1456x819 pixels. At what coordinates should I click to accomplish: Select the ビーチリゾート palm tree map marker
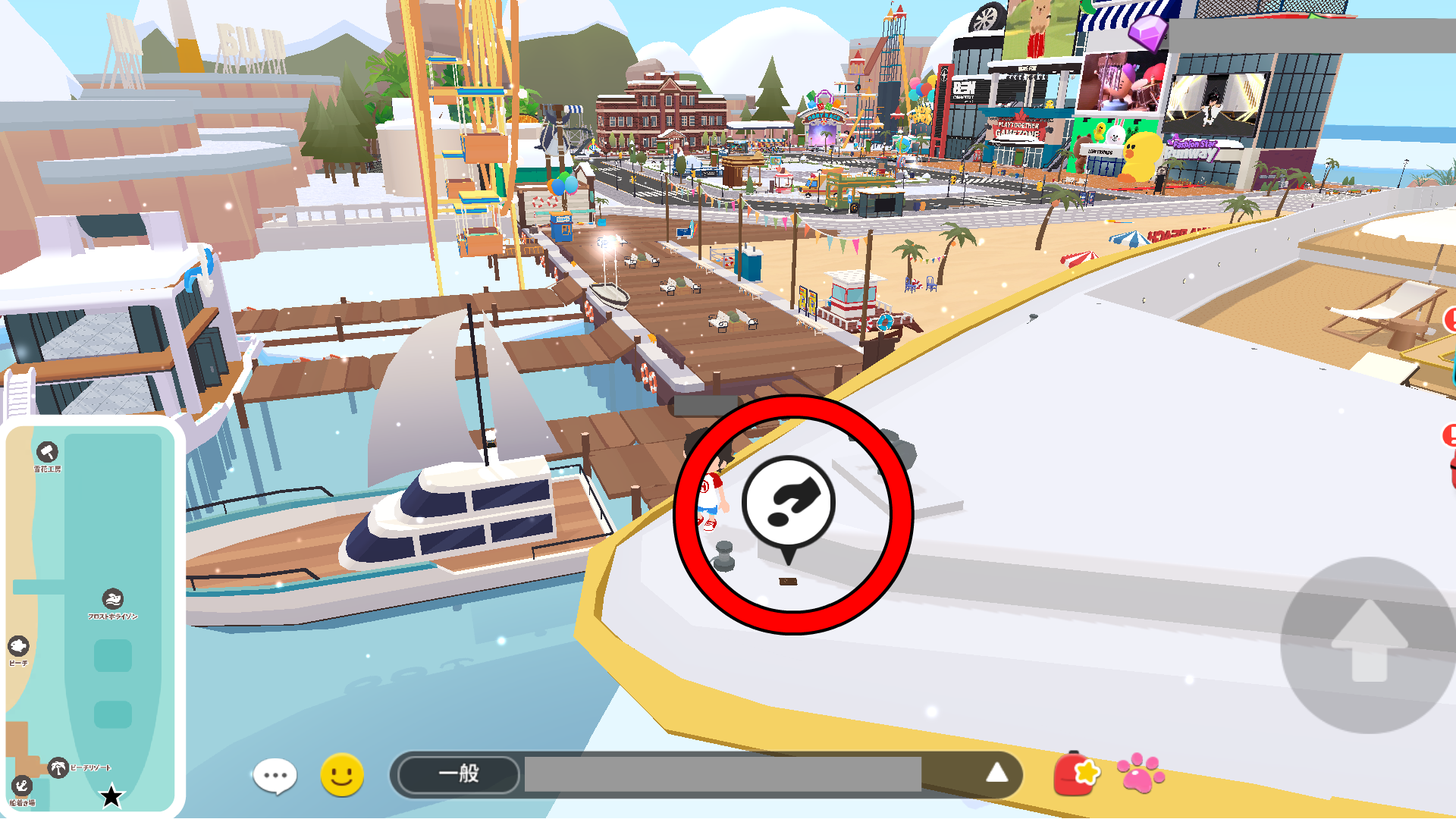click(x=58, y=767)
